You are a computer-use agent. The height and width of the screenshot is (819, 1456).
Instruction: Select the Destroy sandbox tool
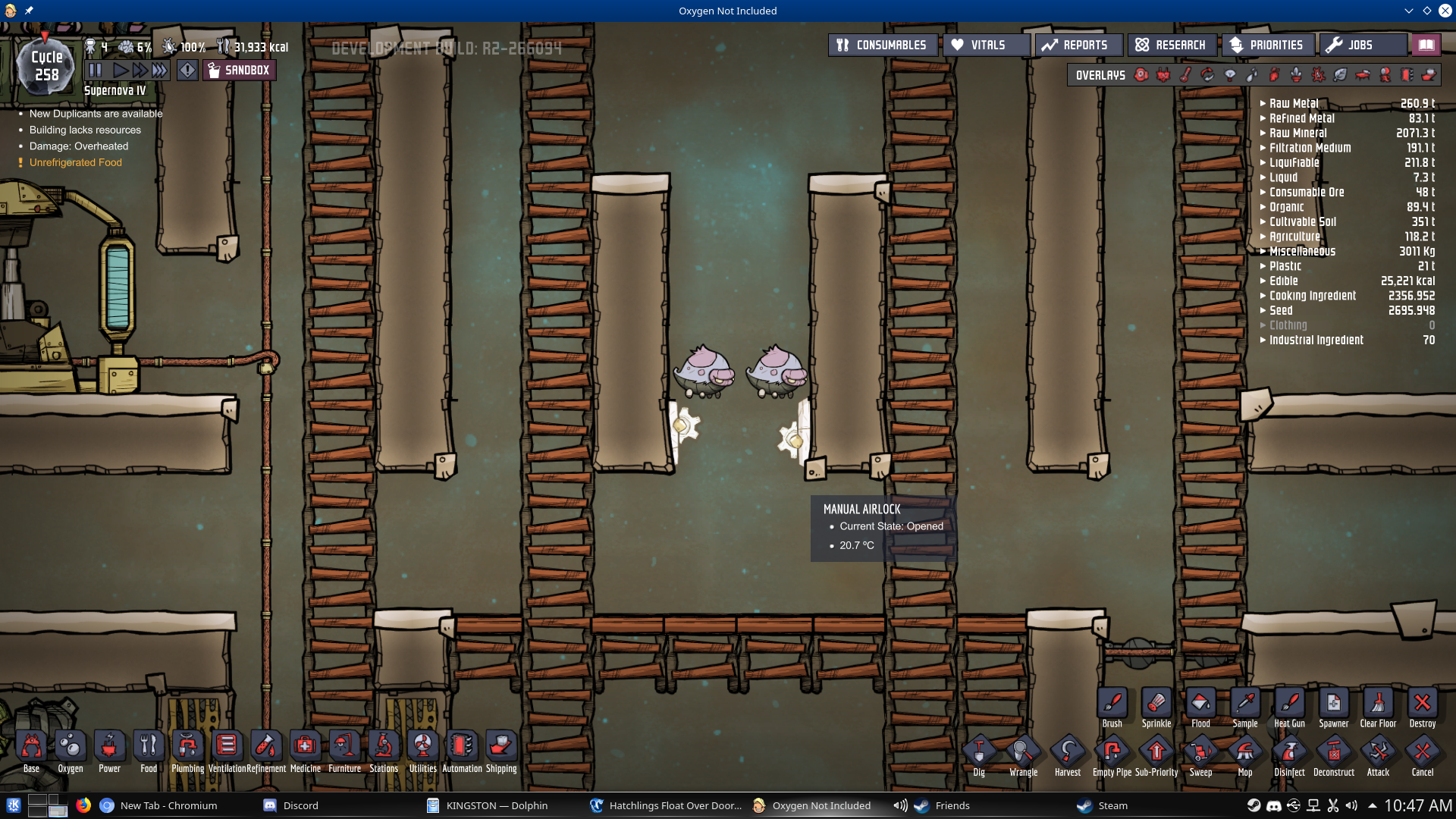tap(1422, 704)
